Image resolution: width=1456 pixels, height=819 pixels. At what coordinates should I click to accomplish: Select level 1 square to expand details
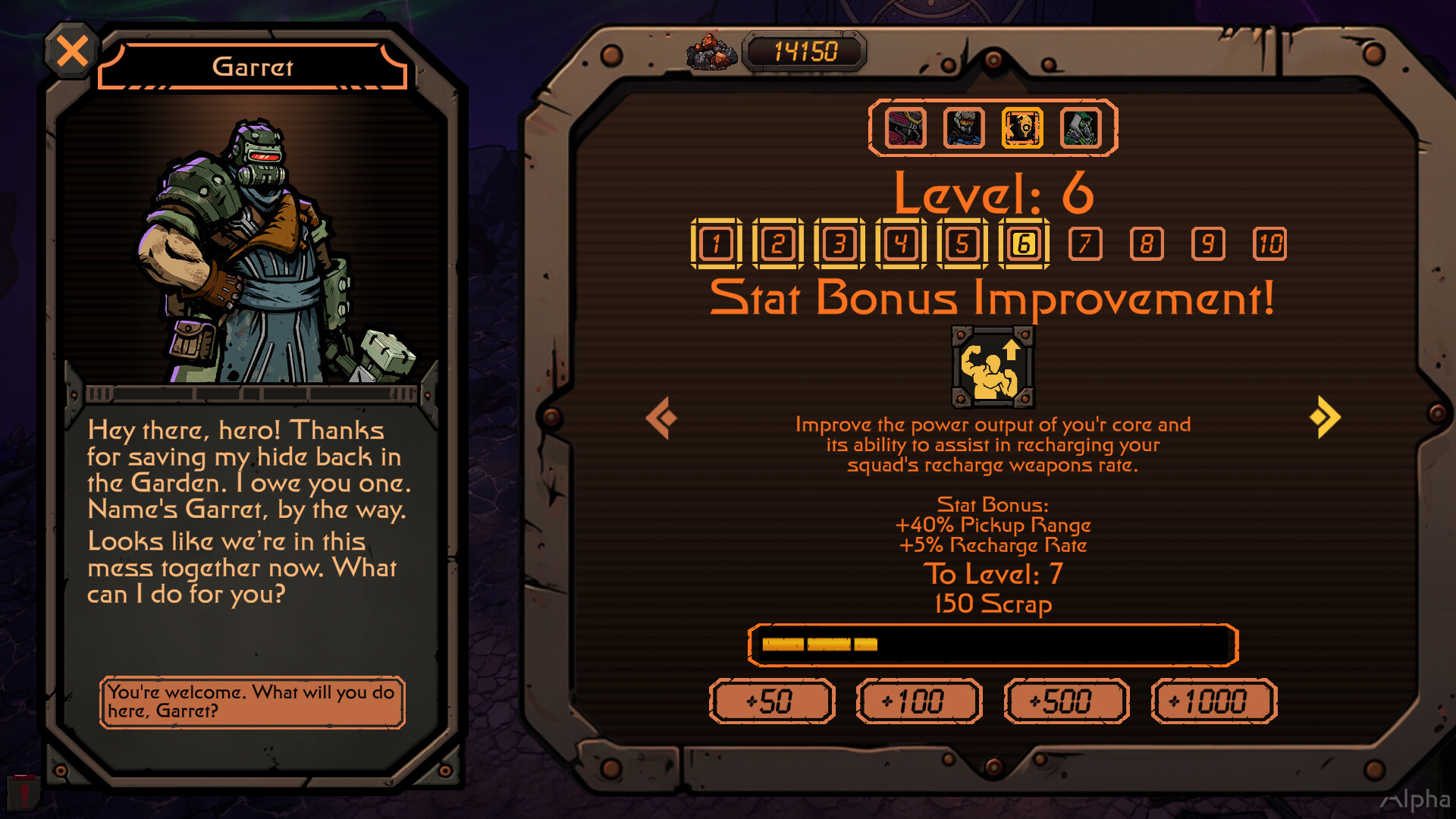click(717, 244)
